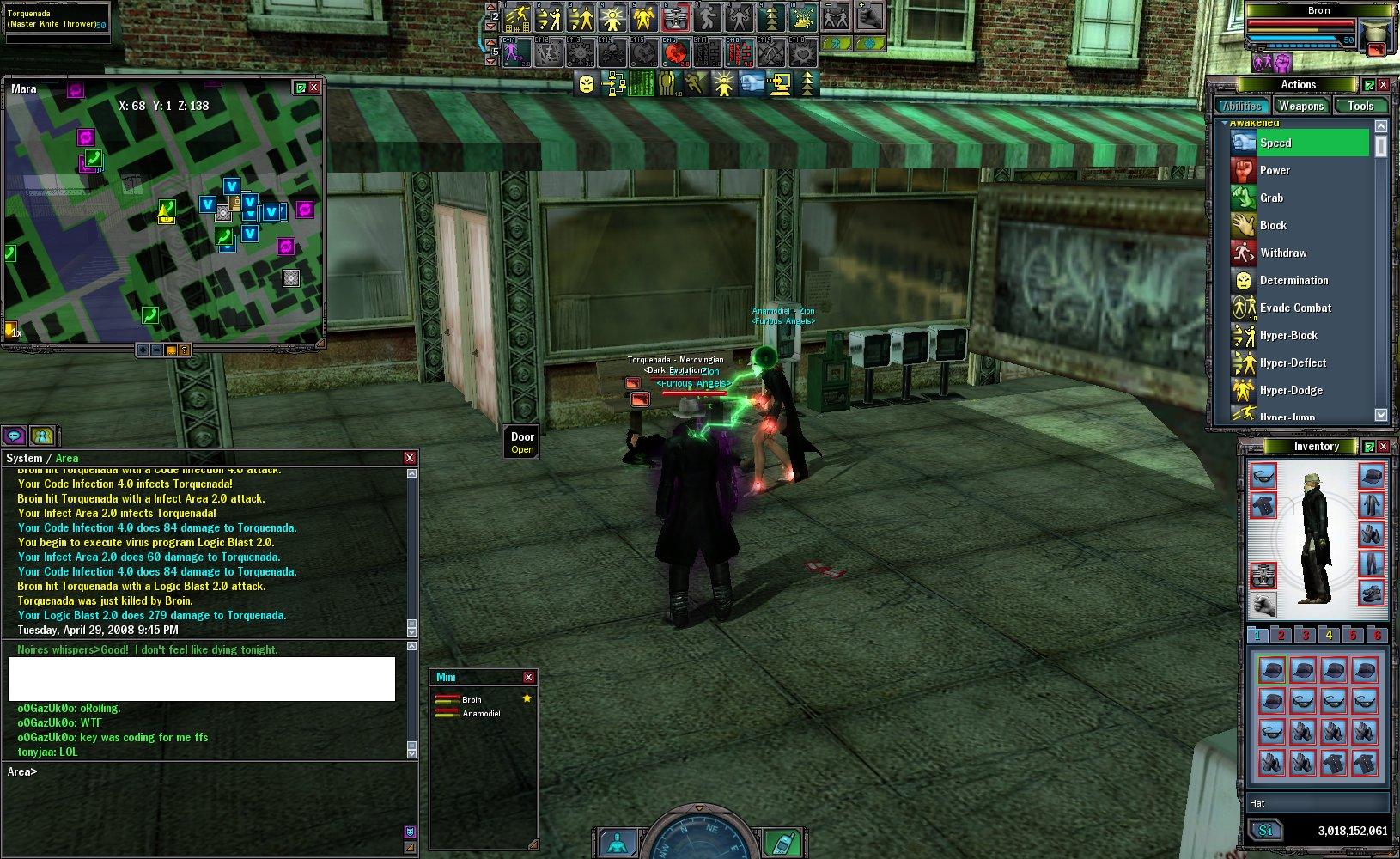Activate the Evade Combat ability
1400x859 pixels.
tap(1295, 308)
